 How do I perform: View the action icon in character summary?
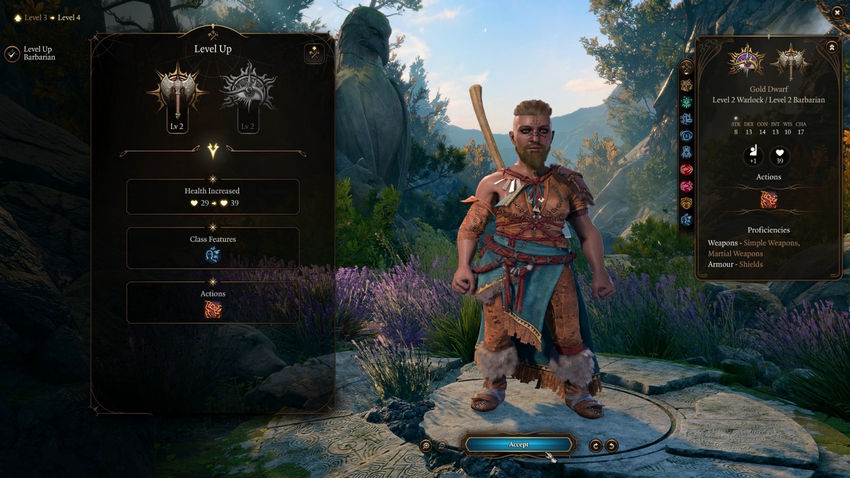[x=768, y=200]
